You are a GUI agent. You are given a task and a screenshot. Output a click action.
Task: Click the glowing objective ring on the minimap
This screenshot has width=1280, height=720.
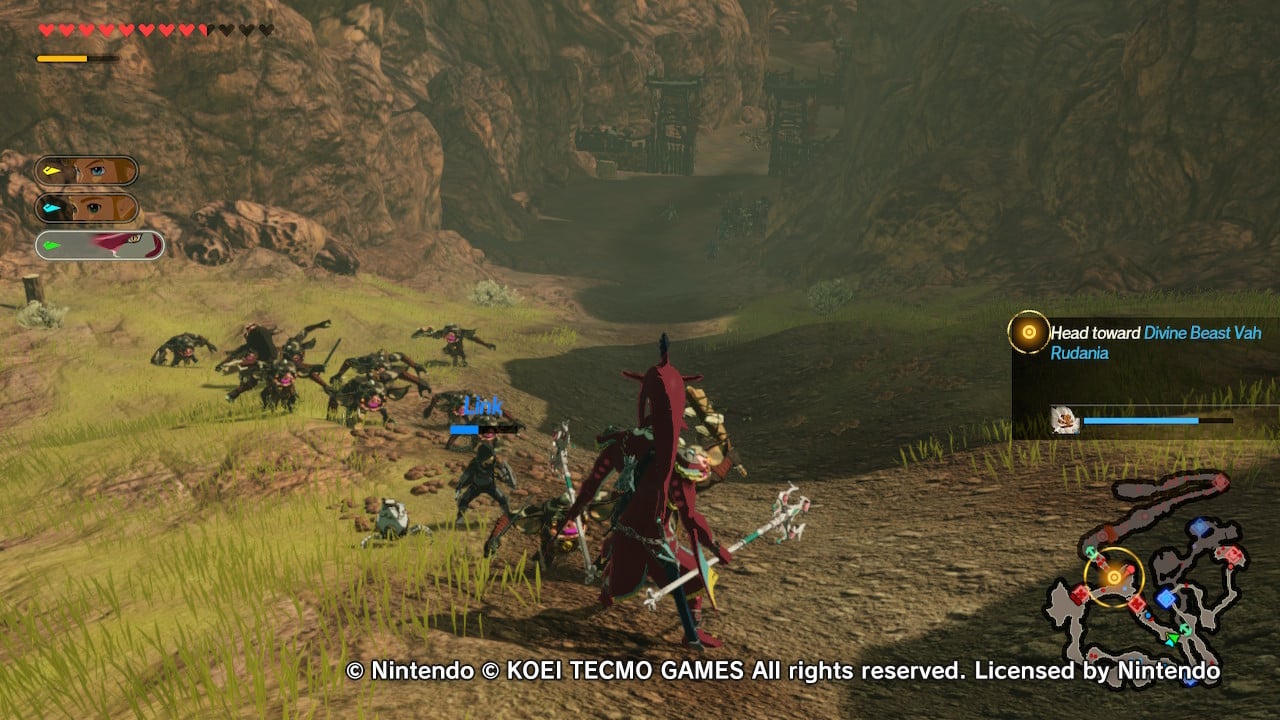[1112, 577]
